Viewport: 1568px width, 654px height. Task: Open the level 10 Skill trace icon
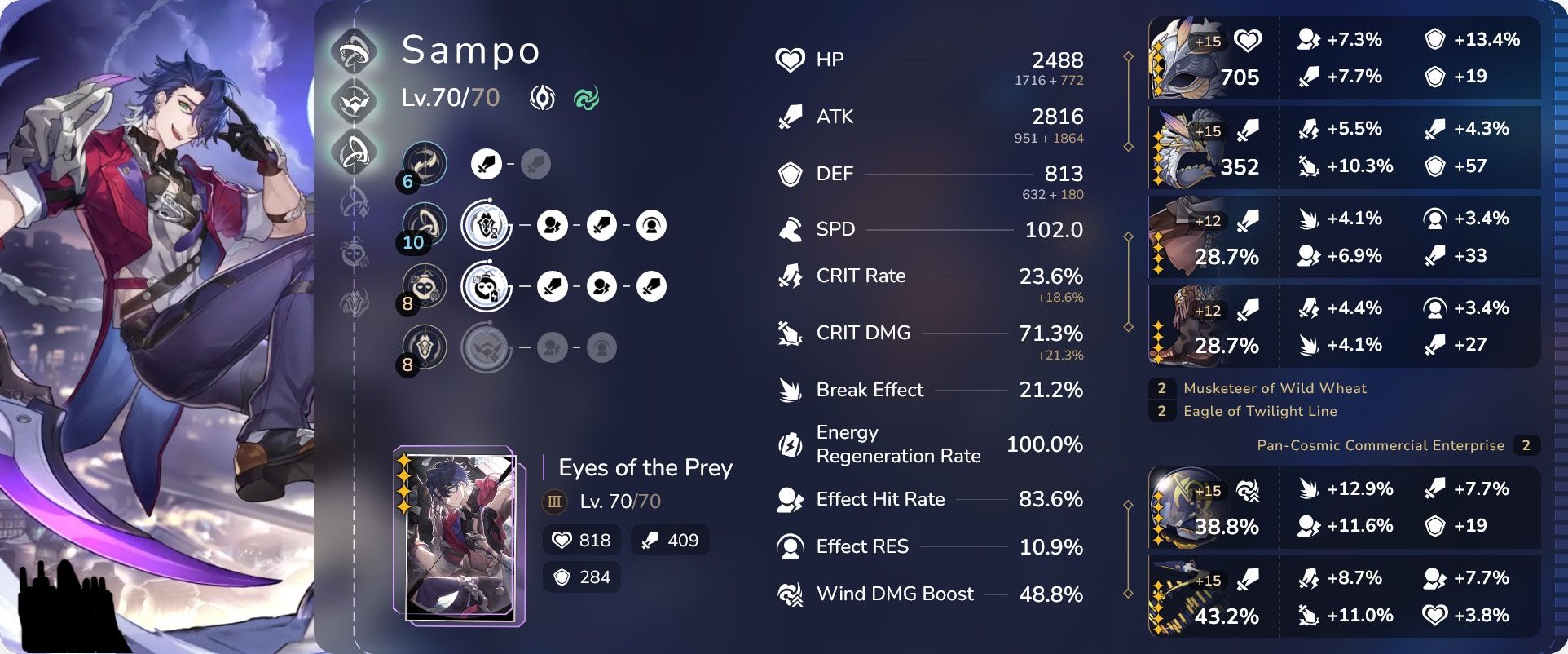coord(424,224)
